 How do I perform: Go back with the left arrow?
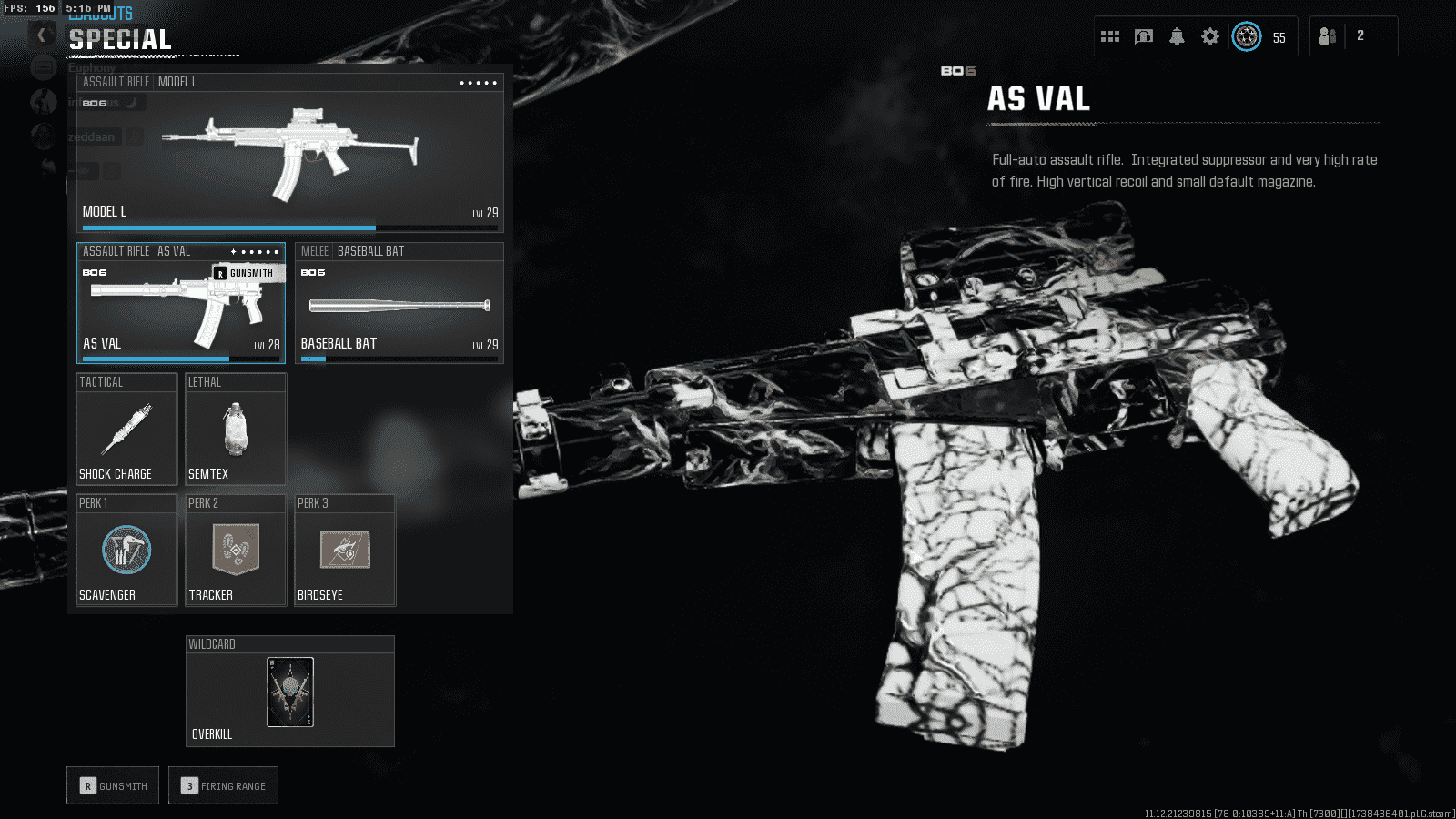(41, 35)
